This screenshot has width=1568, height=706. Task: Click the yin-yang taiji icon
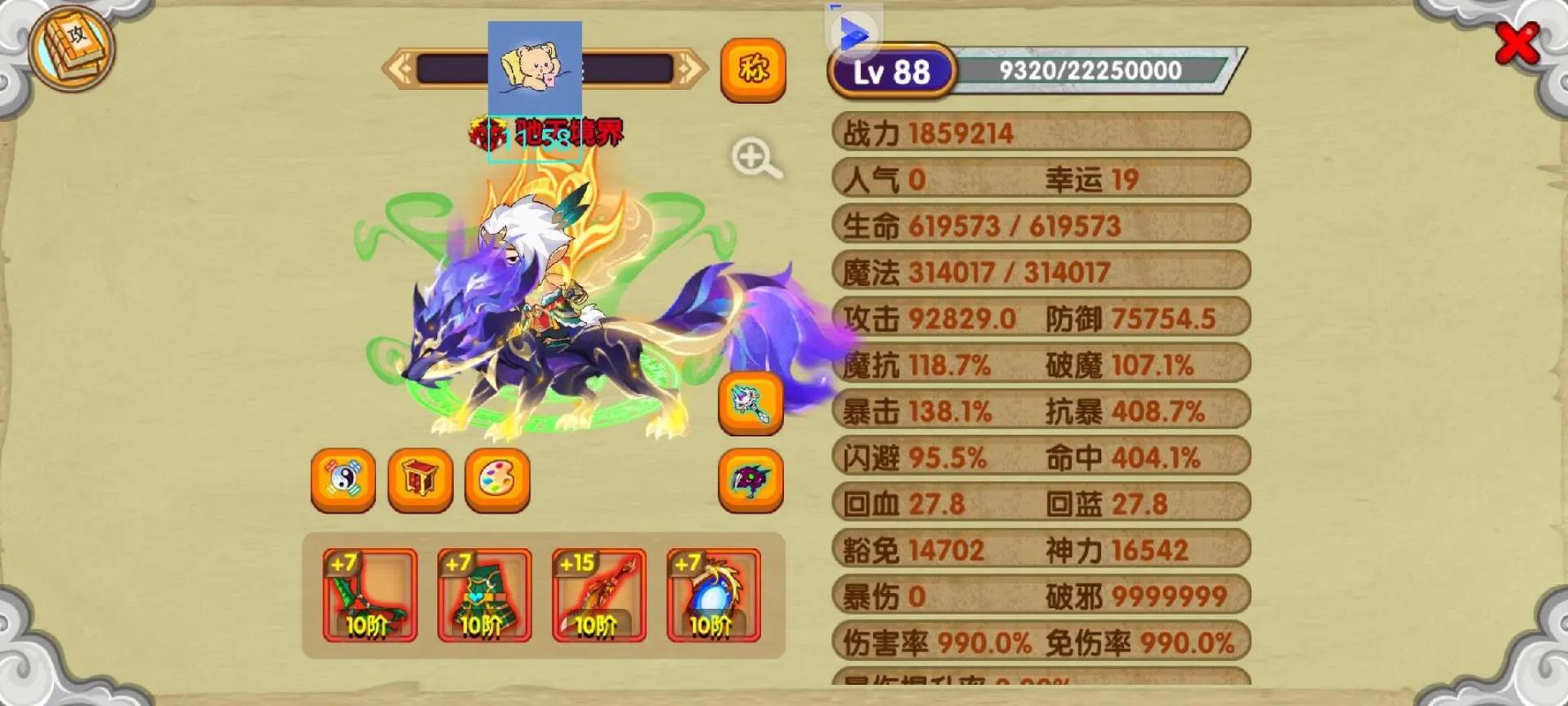click(x=343, y=481)
